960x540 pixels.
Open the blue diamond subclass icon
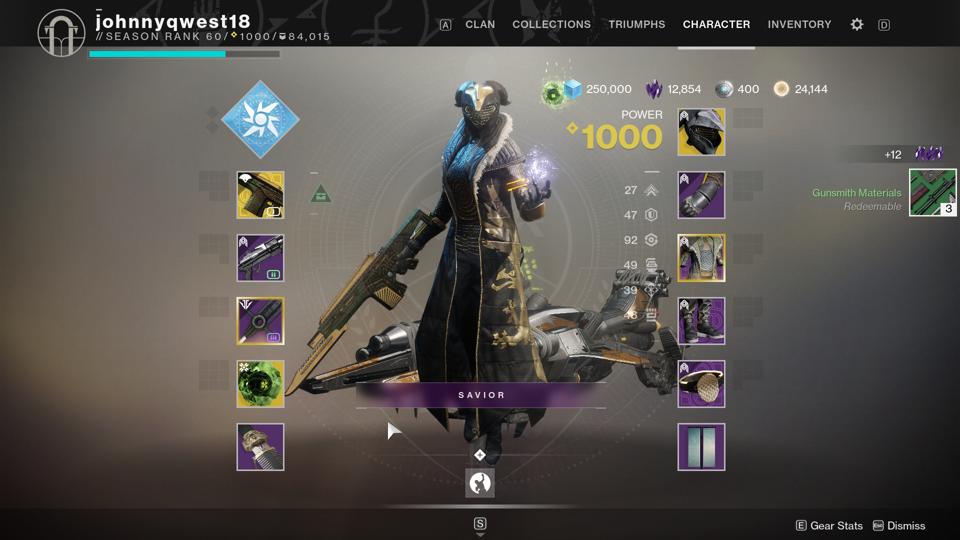(260, 119)
